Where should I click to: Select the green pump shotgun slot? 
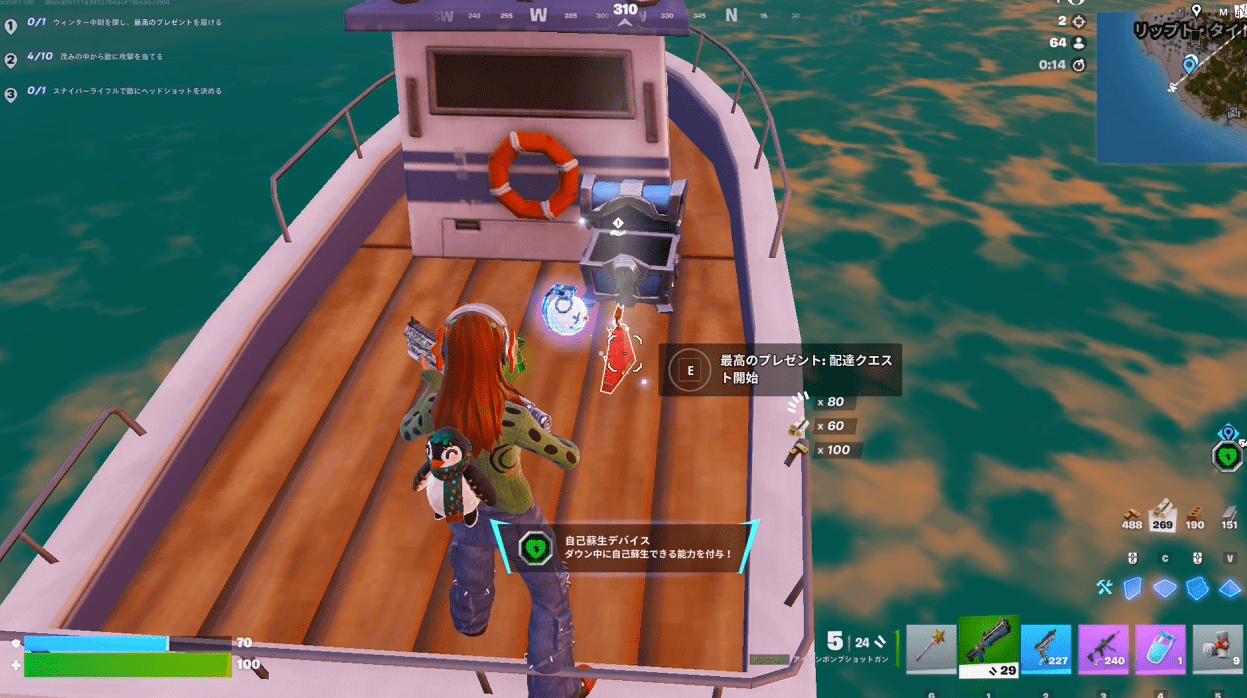[x=989, y=647]
